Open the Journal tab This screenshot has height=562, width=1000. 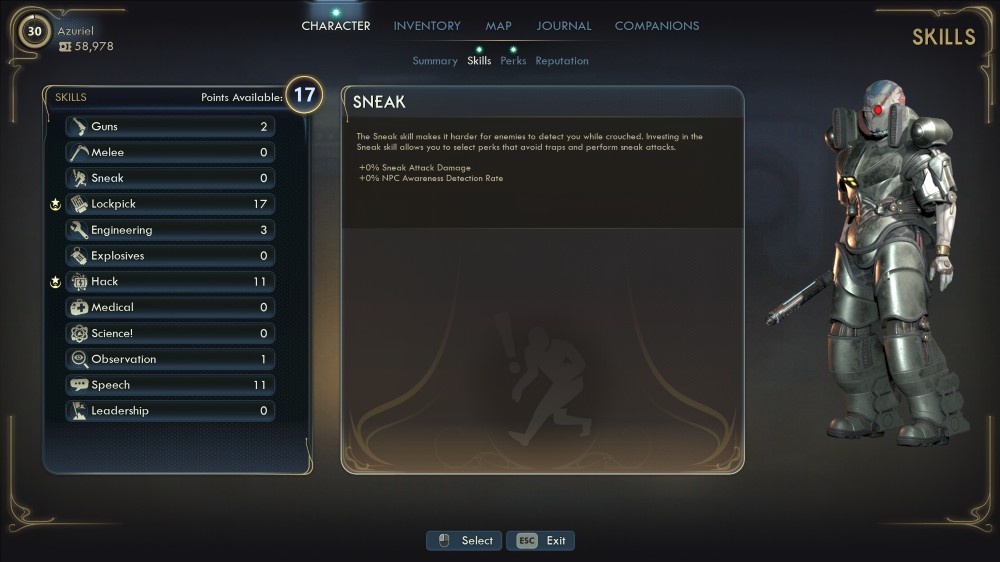click(564, 26)
